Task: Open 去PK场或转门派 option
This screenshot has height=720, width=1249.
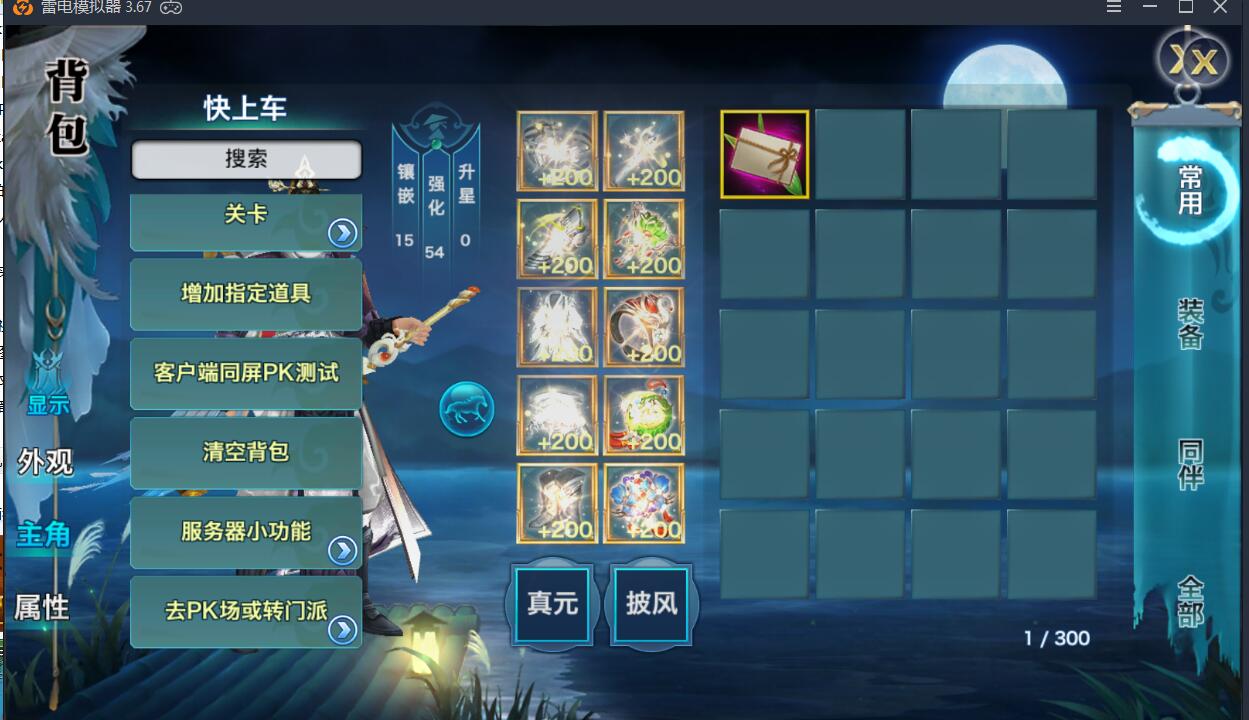Action: click(246, 611)
